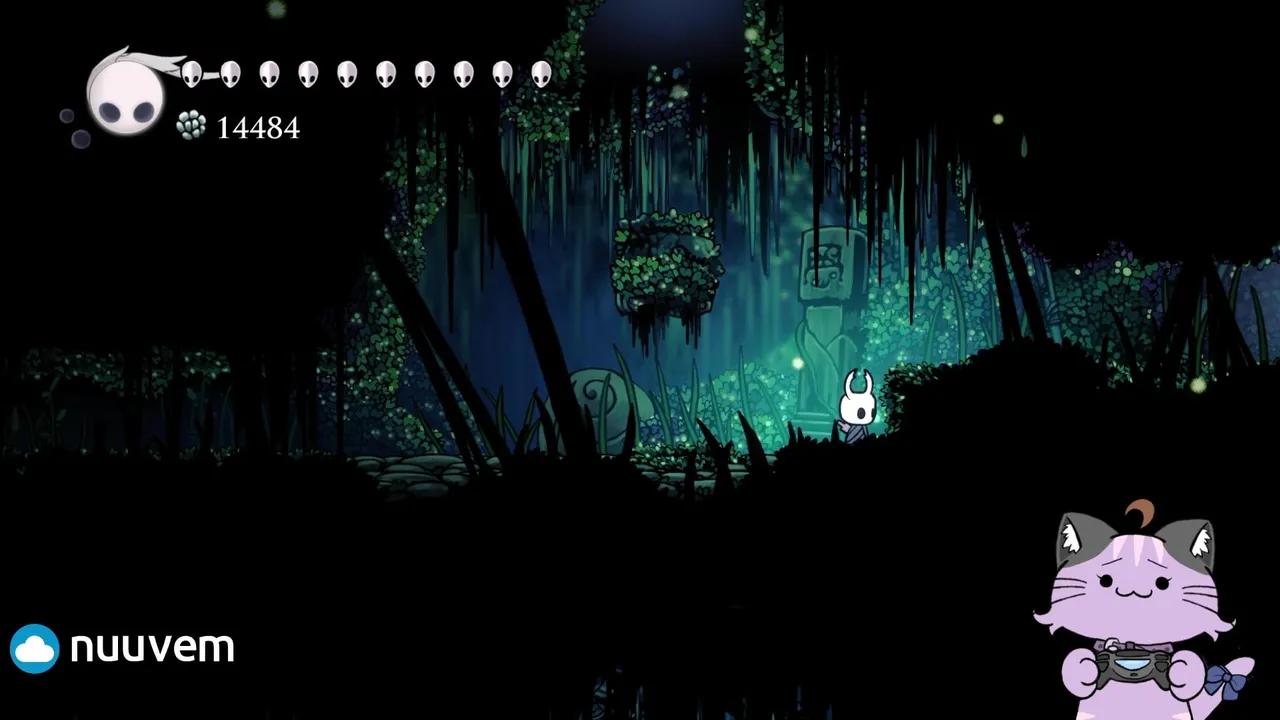Click the Soul Vessel orb in the HUD
The width and height of the screenshot is (1280, 720).
click(125, 93)
